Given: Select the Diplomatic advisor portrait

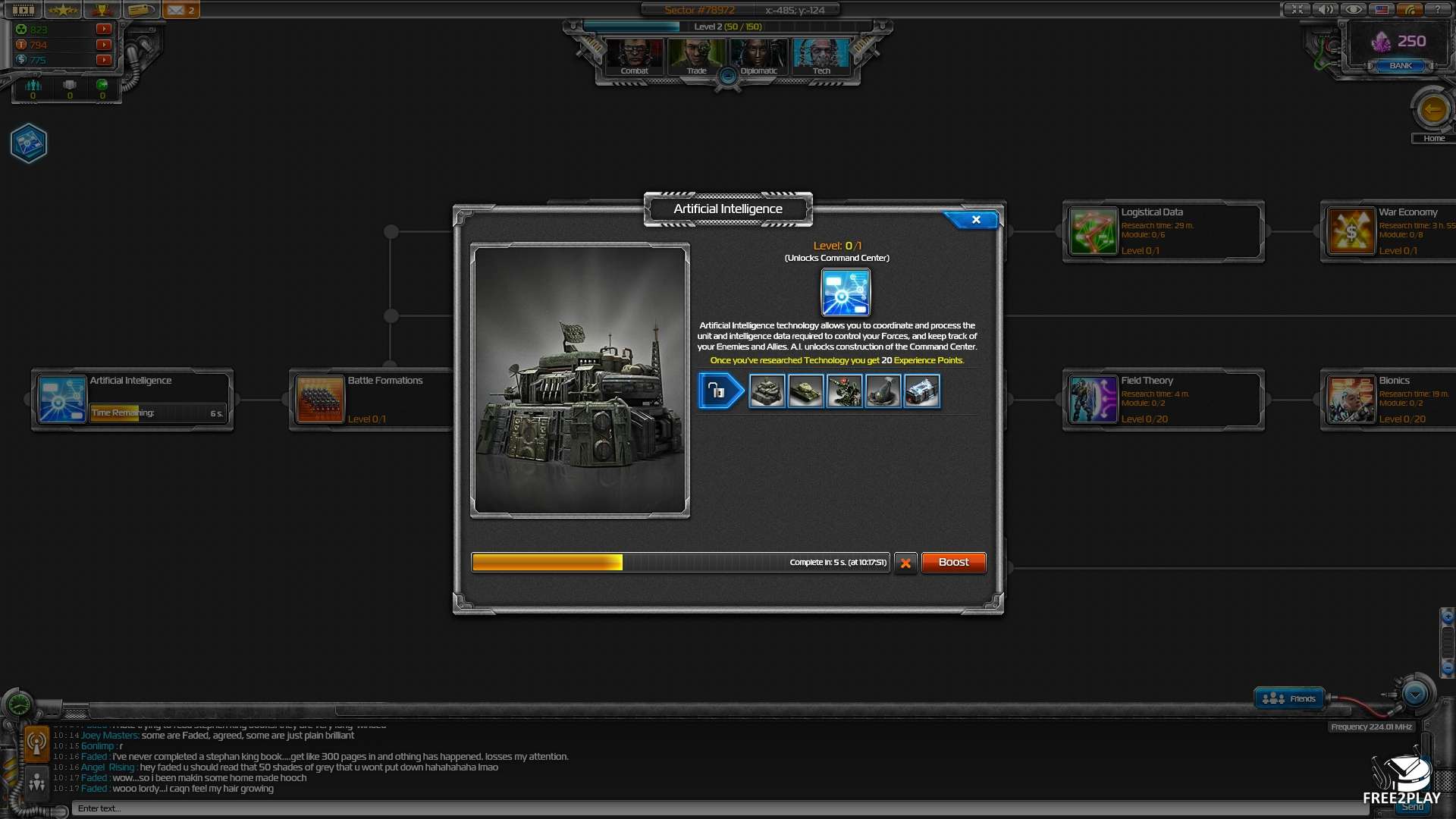Looking at the screenshot, I should pyautogui.click(x=758, y=55).
